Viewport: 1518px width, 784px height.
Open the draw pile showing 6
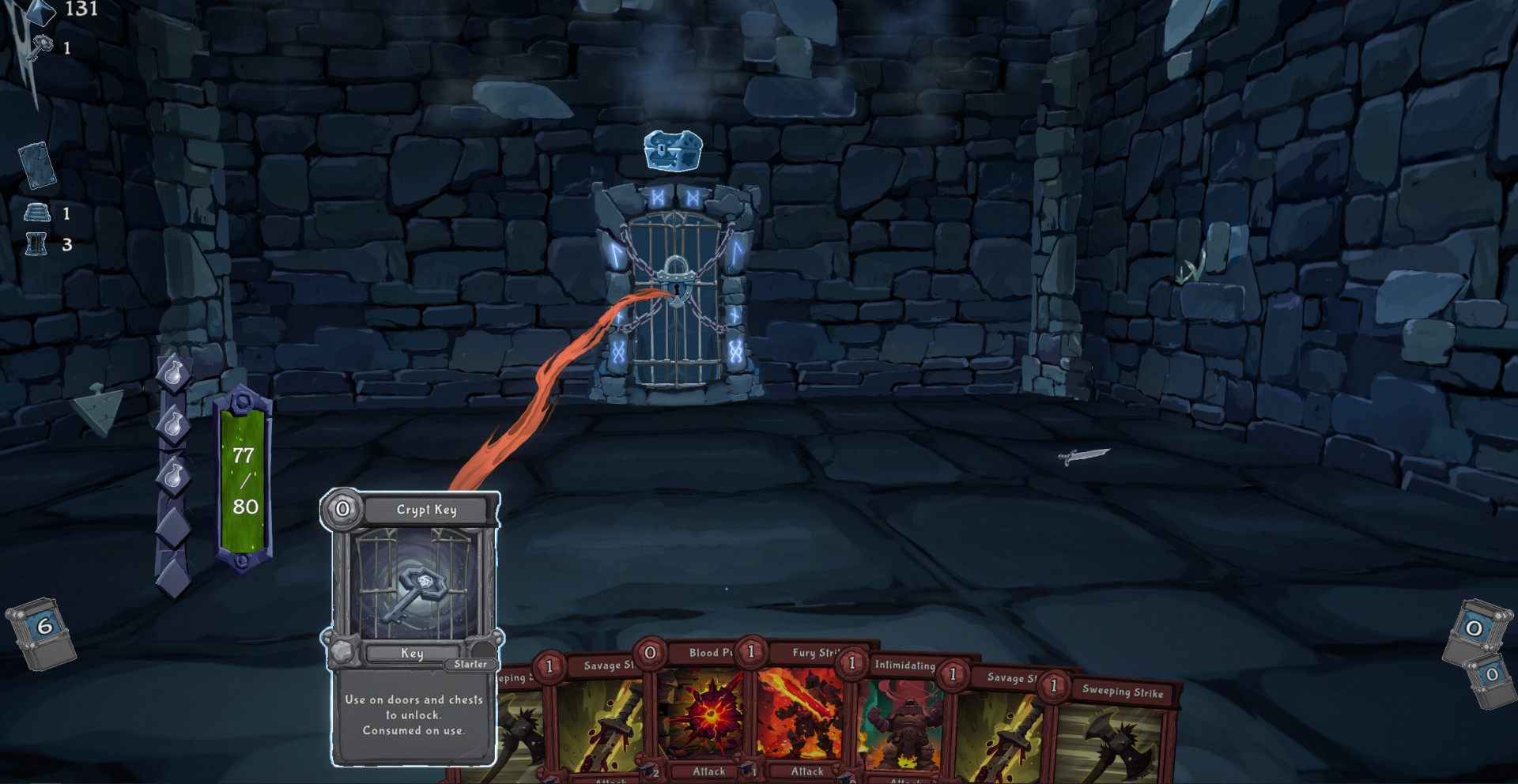click(43, 632)
